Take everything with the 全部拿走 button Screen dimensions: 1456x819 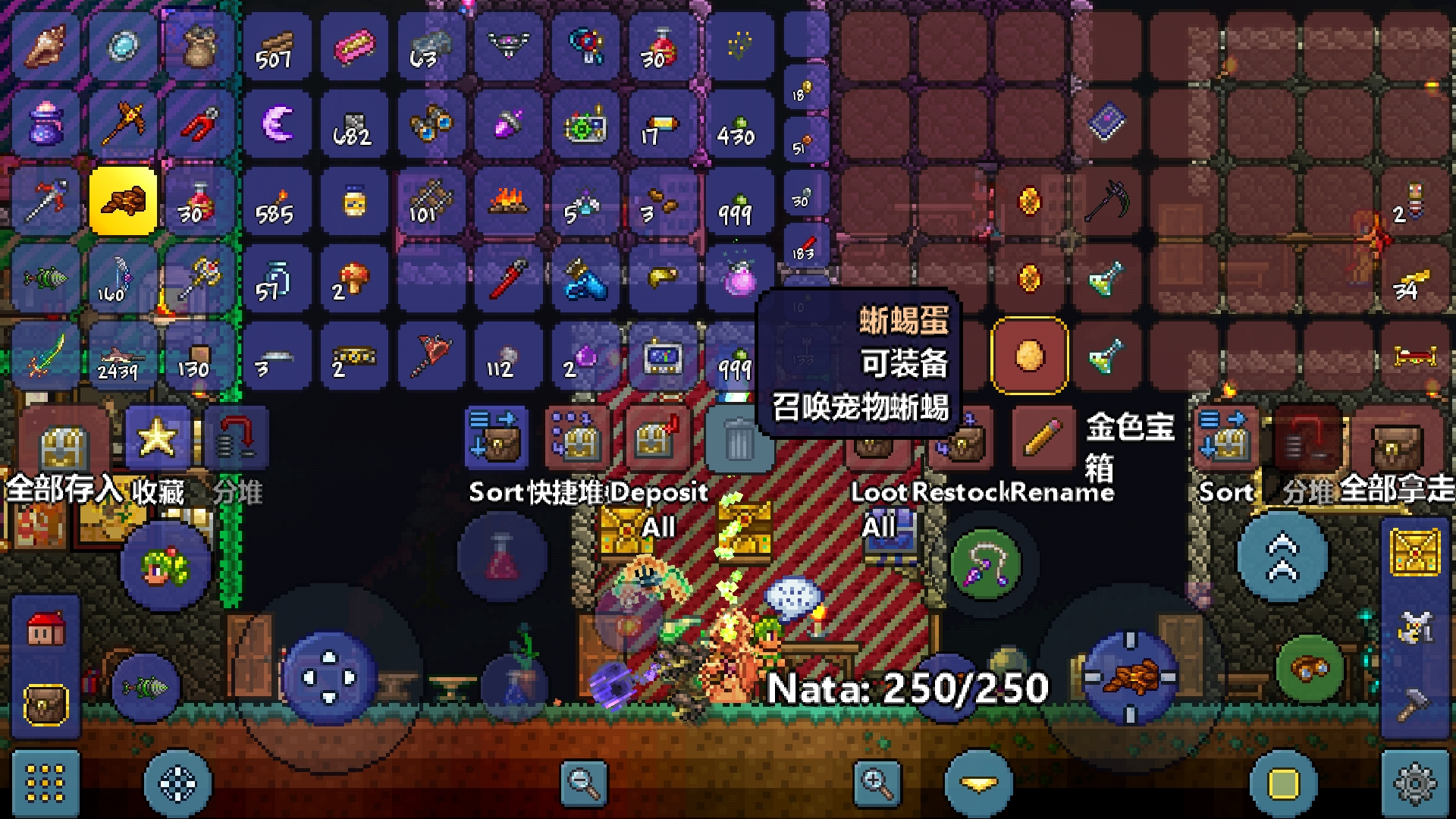click(1394, 440)
